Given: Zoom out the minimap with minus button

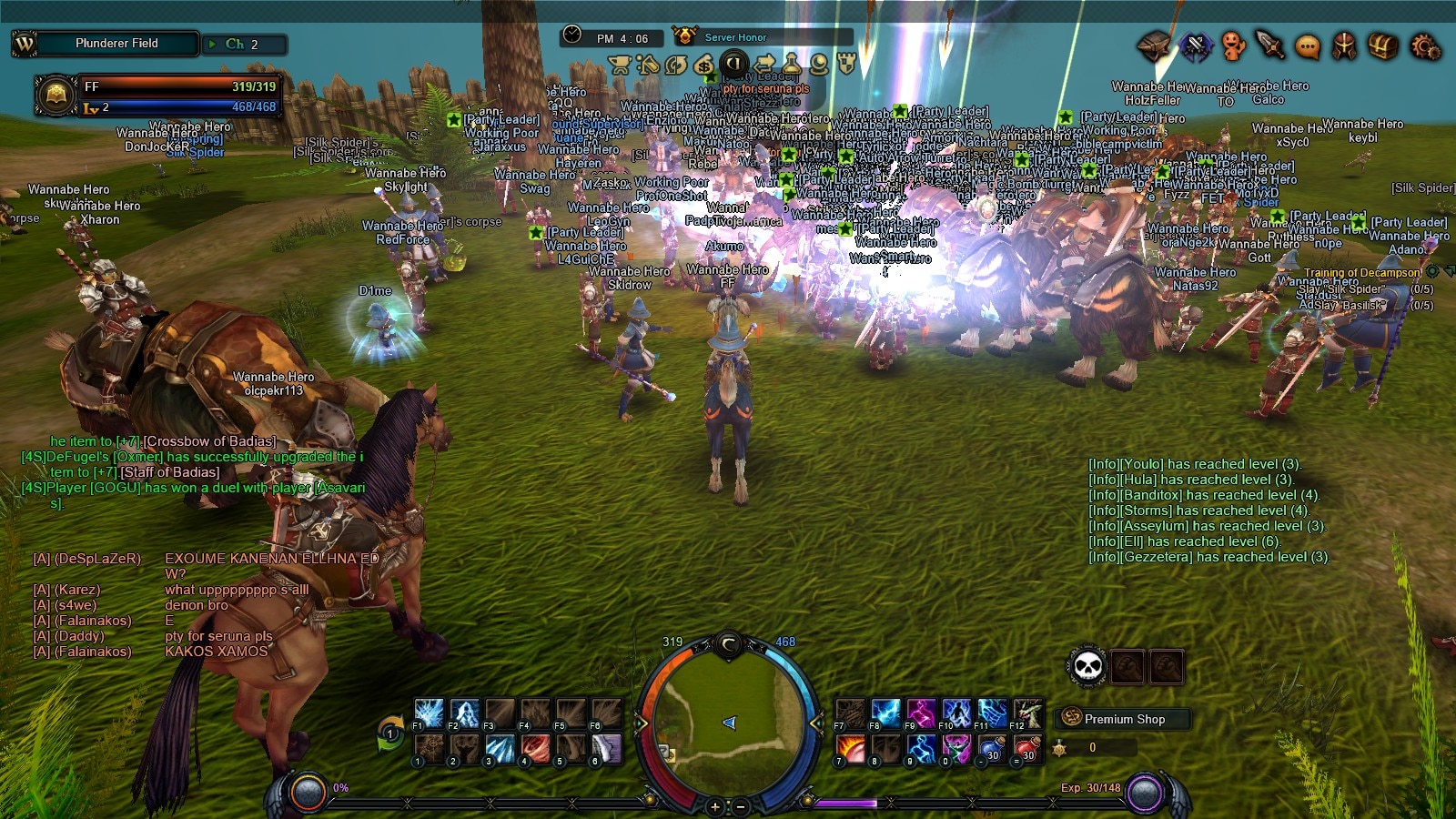Looking at the screenshot, I should (741, 806).
